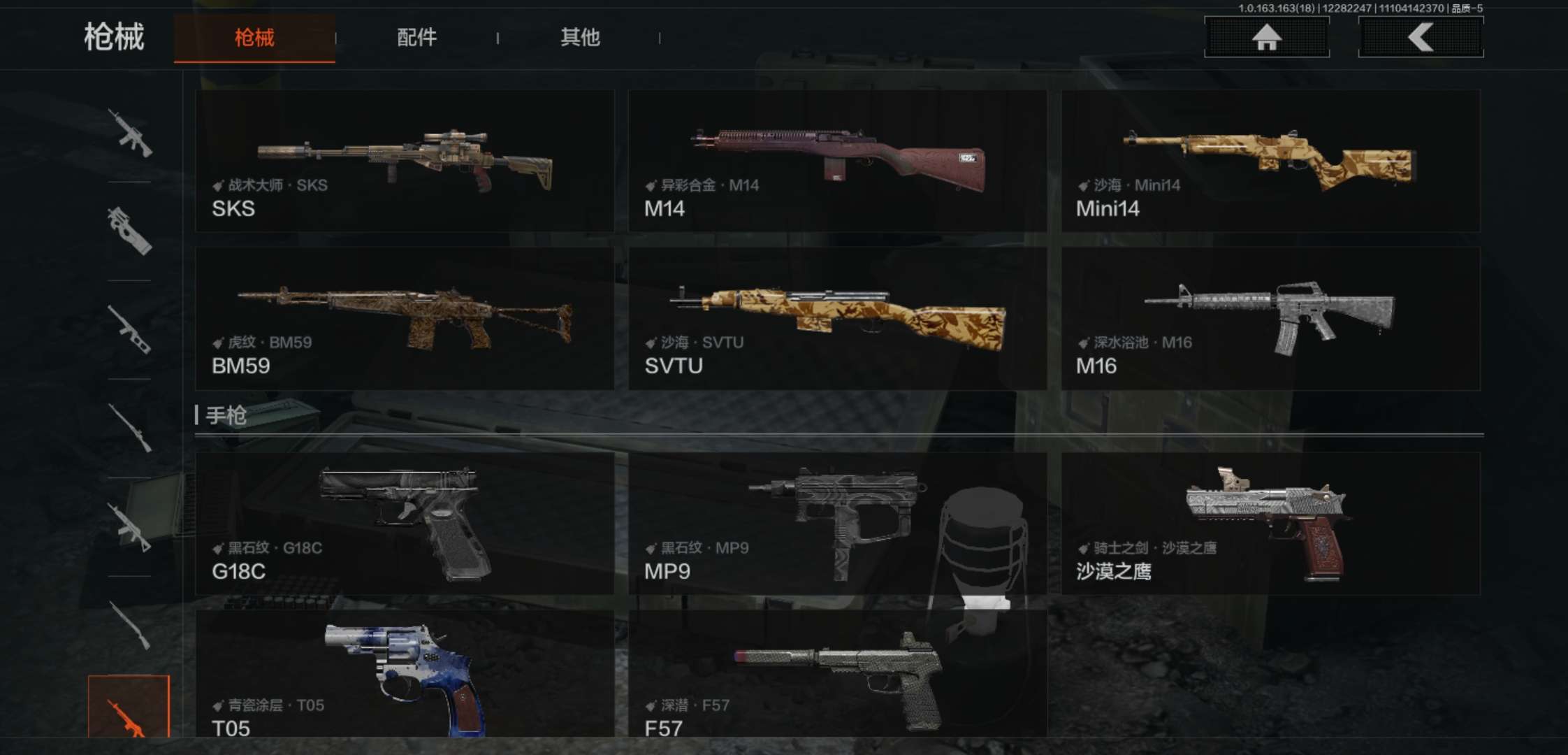Click the back arrow button
1568x755 pixels.
[x=1421, y=37]
